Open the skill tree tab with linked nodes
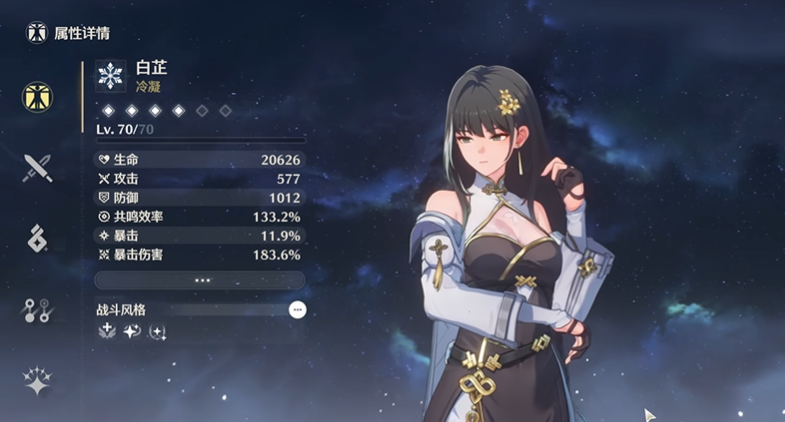785x422 pixels. tap(38, 311)
